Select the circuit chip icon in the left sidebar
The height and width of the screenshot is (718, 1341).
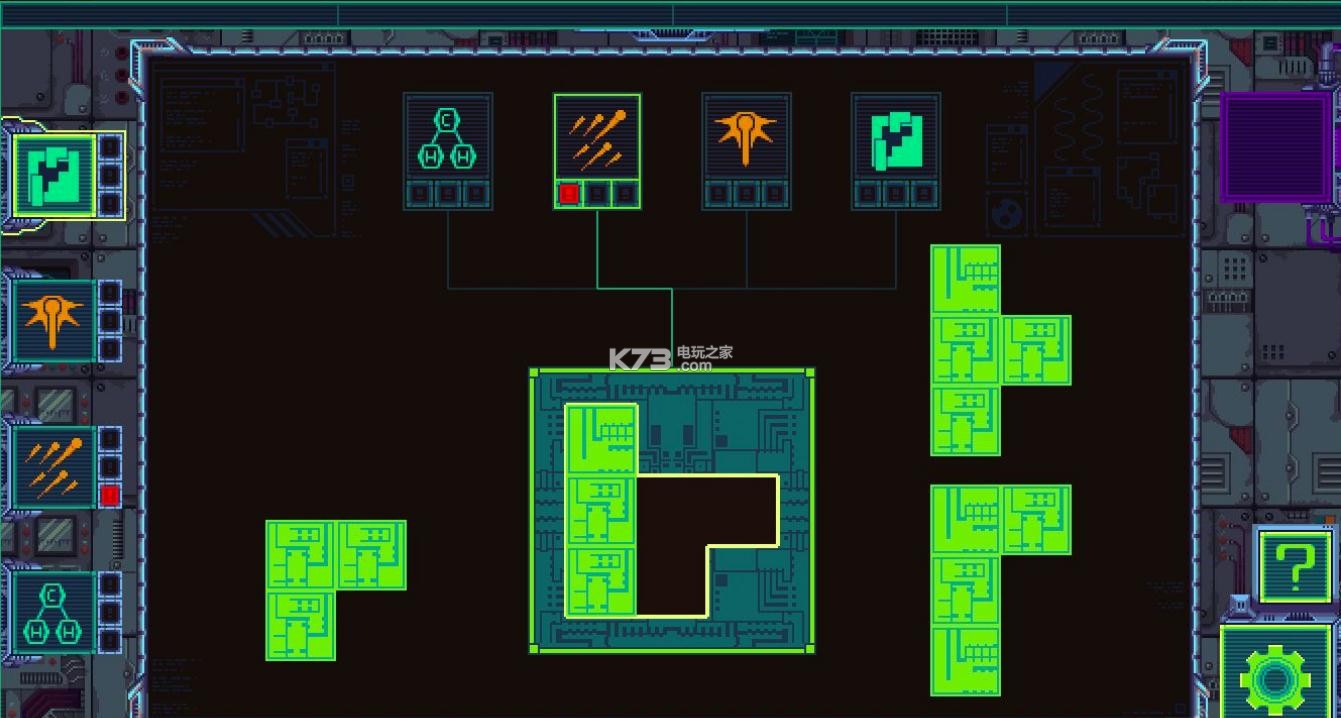point(55,176)
